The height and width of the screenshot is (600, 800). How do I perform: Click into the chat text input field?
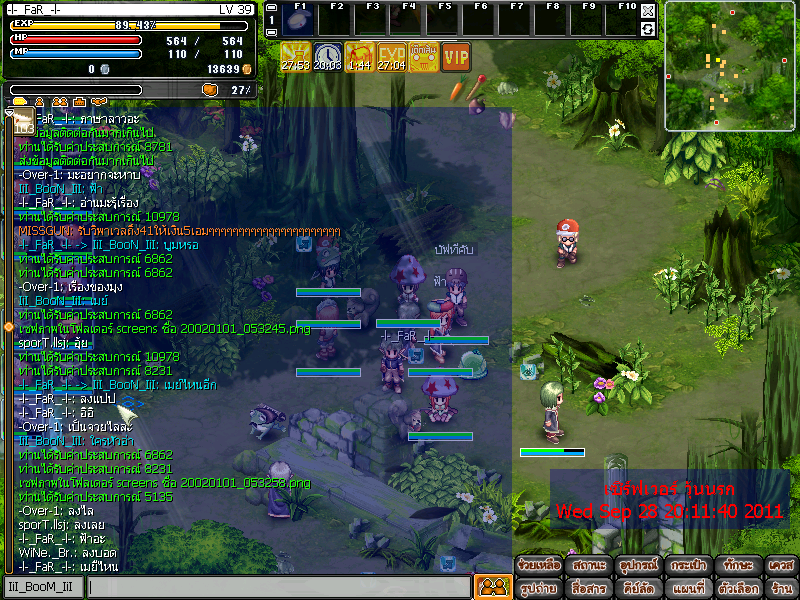tap(278, 587)
